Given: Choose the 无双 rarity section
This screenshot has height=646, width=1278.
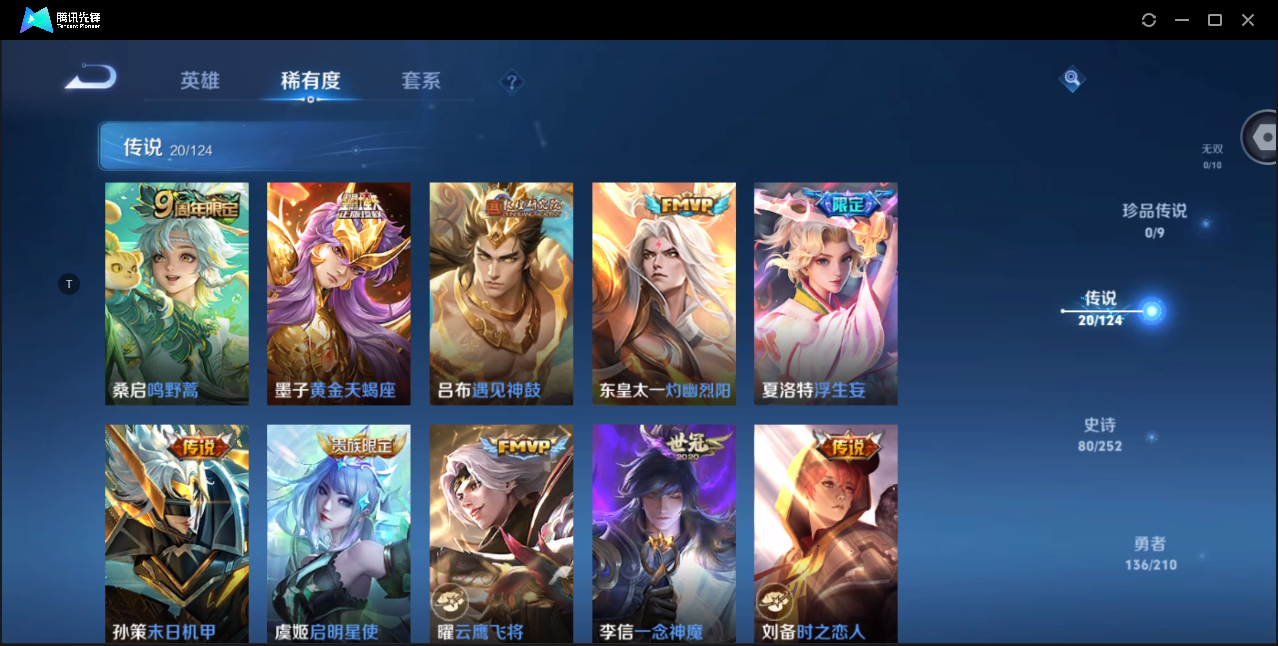Looking at the screenshot, I should (1212, 156).
